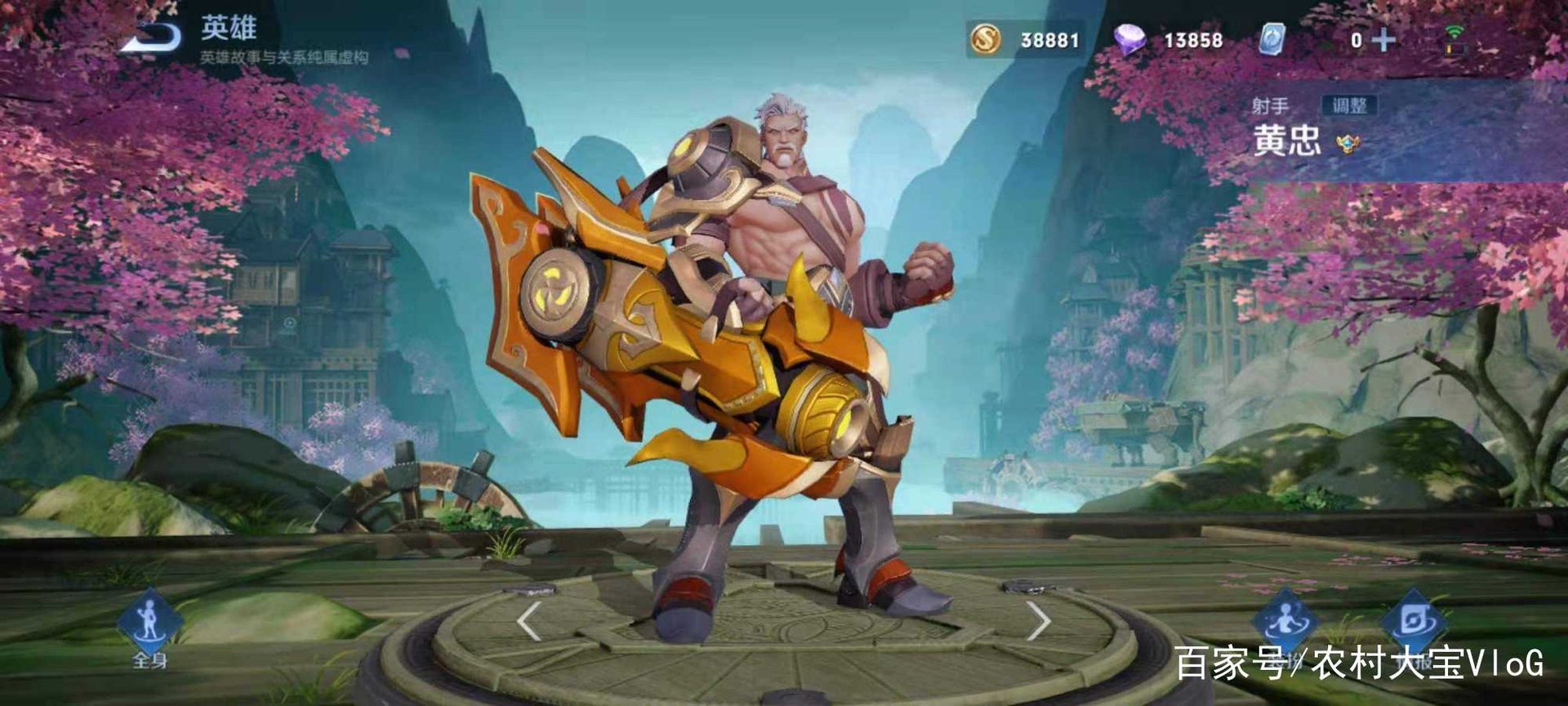Switch to the previous hero with left arrow

pyautogui.click(x=529, y=621)
